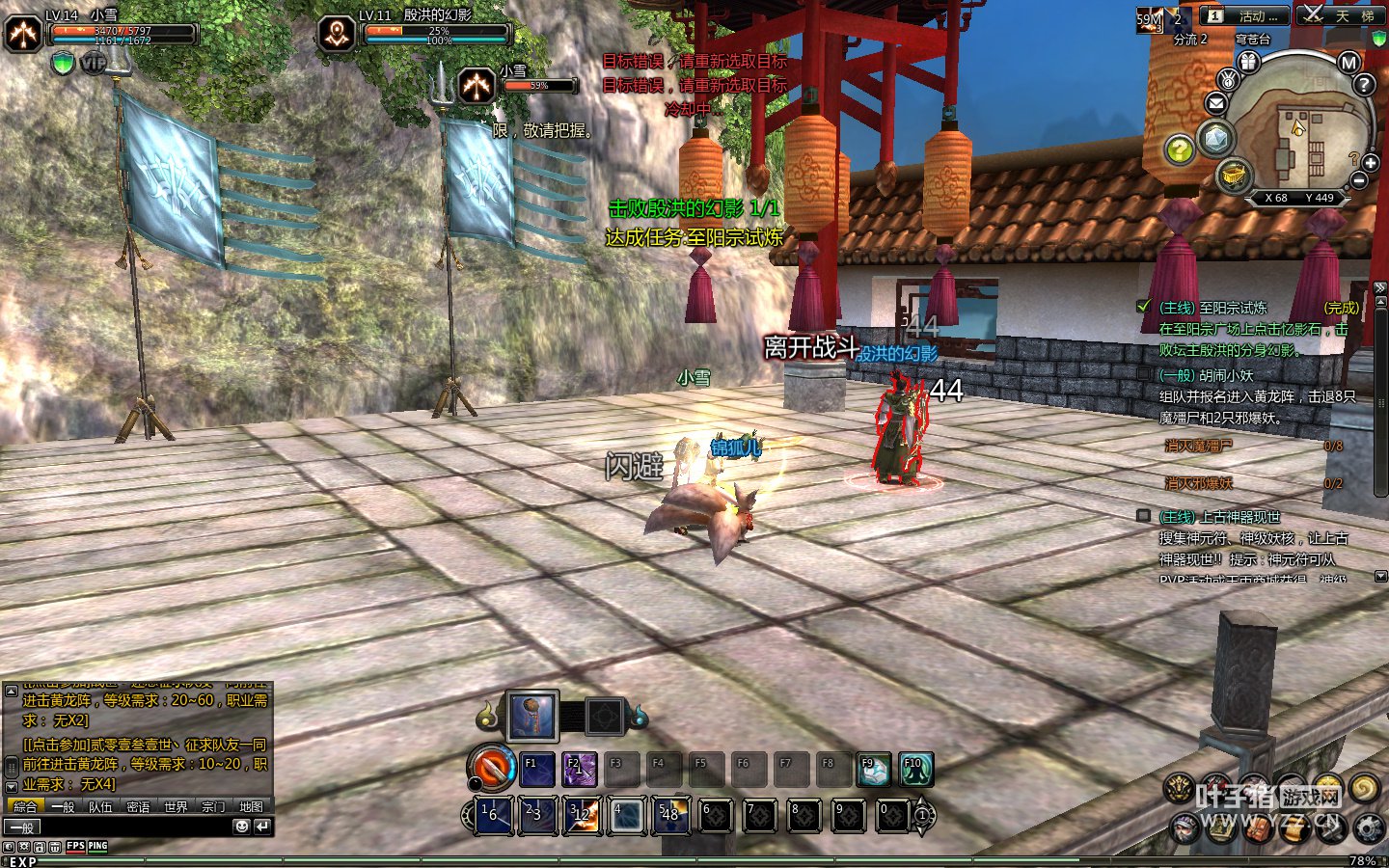
Task: Use the F2 purple skill slot
Action: [580, 770]
